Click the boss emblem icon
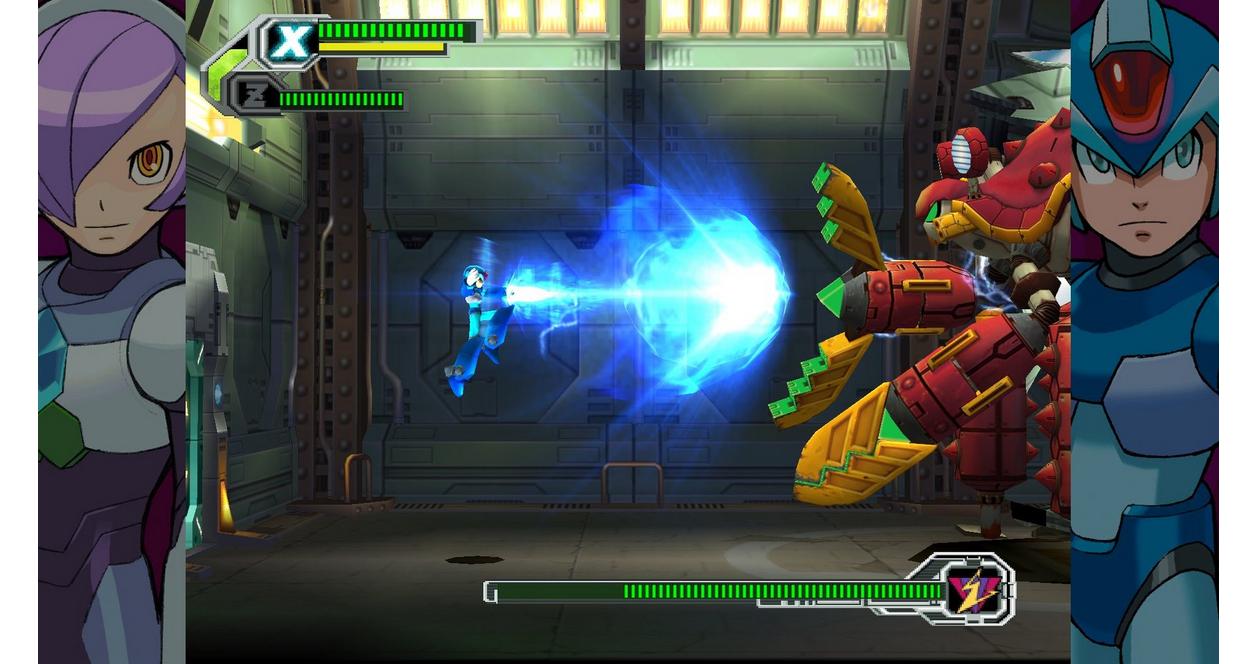Viewport: 1256px width, 664px height. pyautogui.click(x=973, y=590)
